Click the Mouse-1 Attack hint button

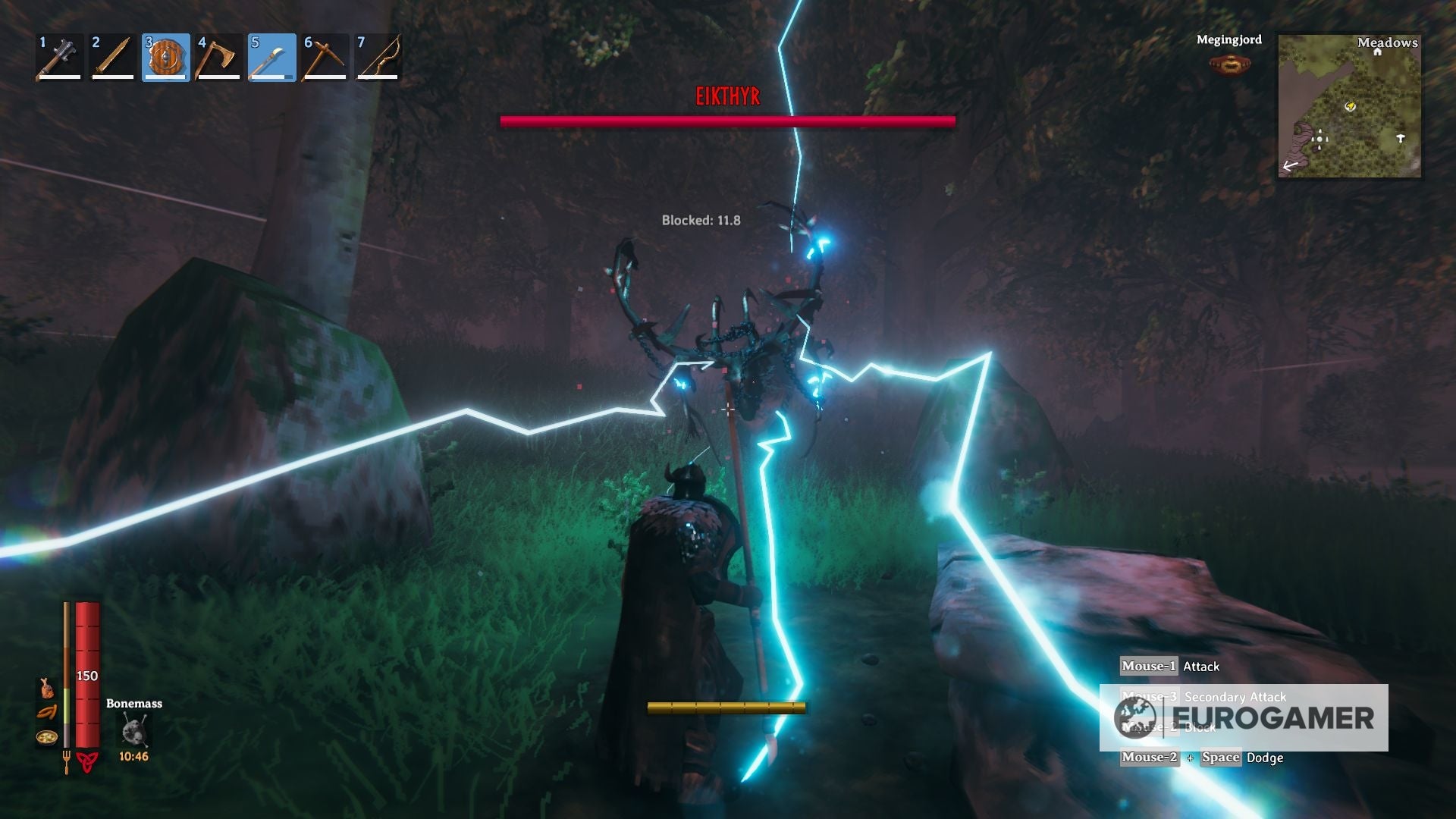[1147, 667]
